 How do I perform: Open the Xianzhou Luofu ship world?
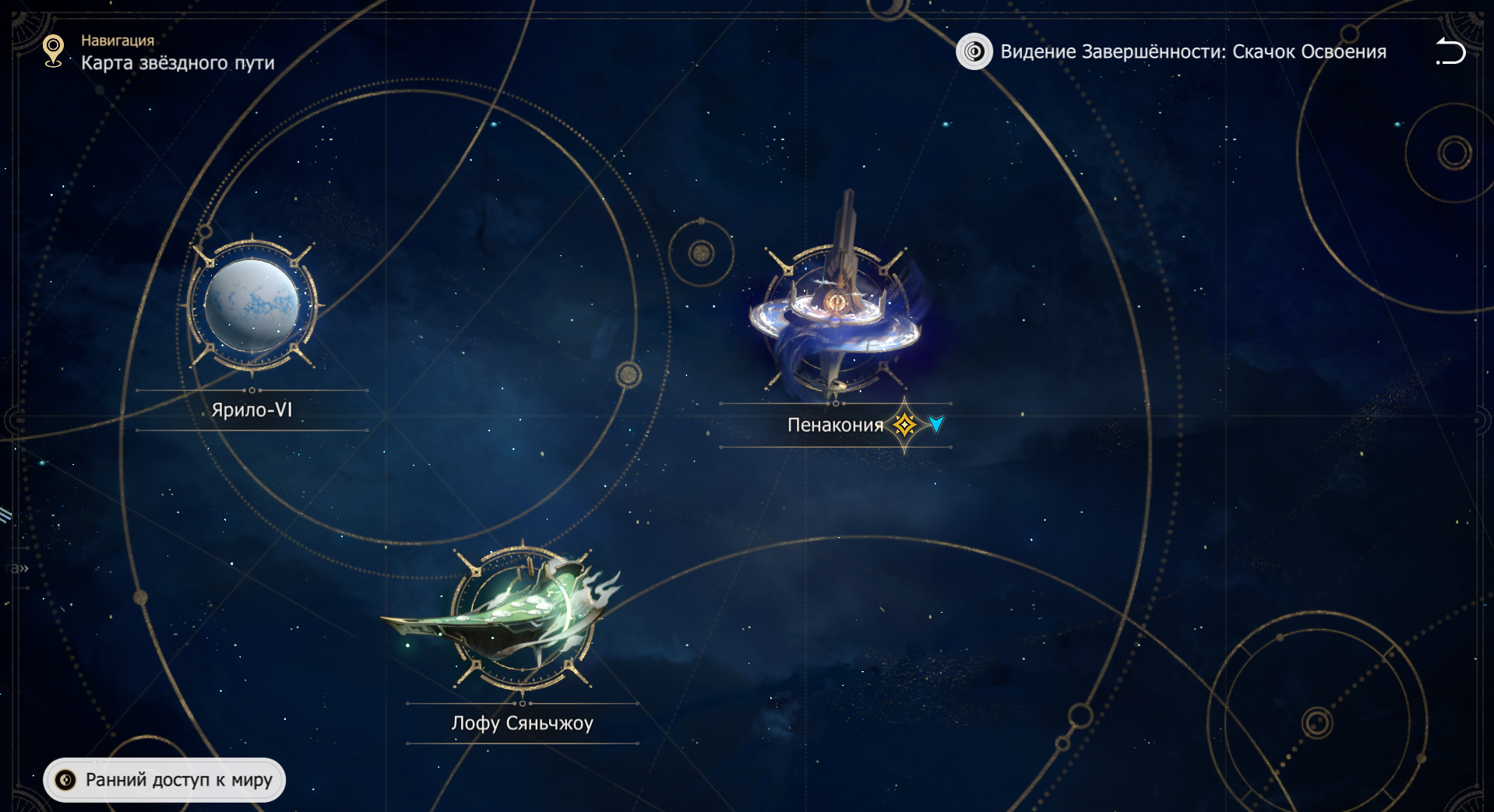coord(522,619)
